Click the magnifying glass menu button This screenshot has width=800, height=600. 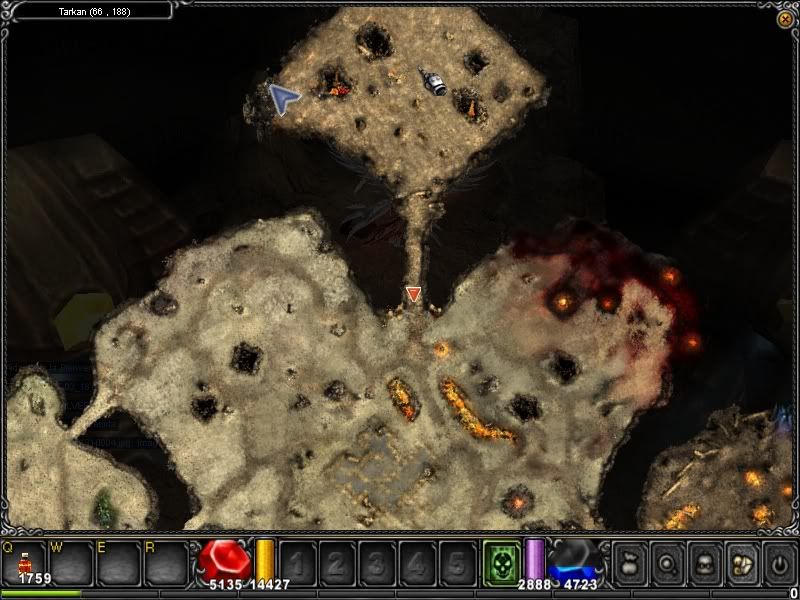[x=666, y=564]
